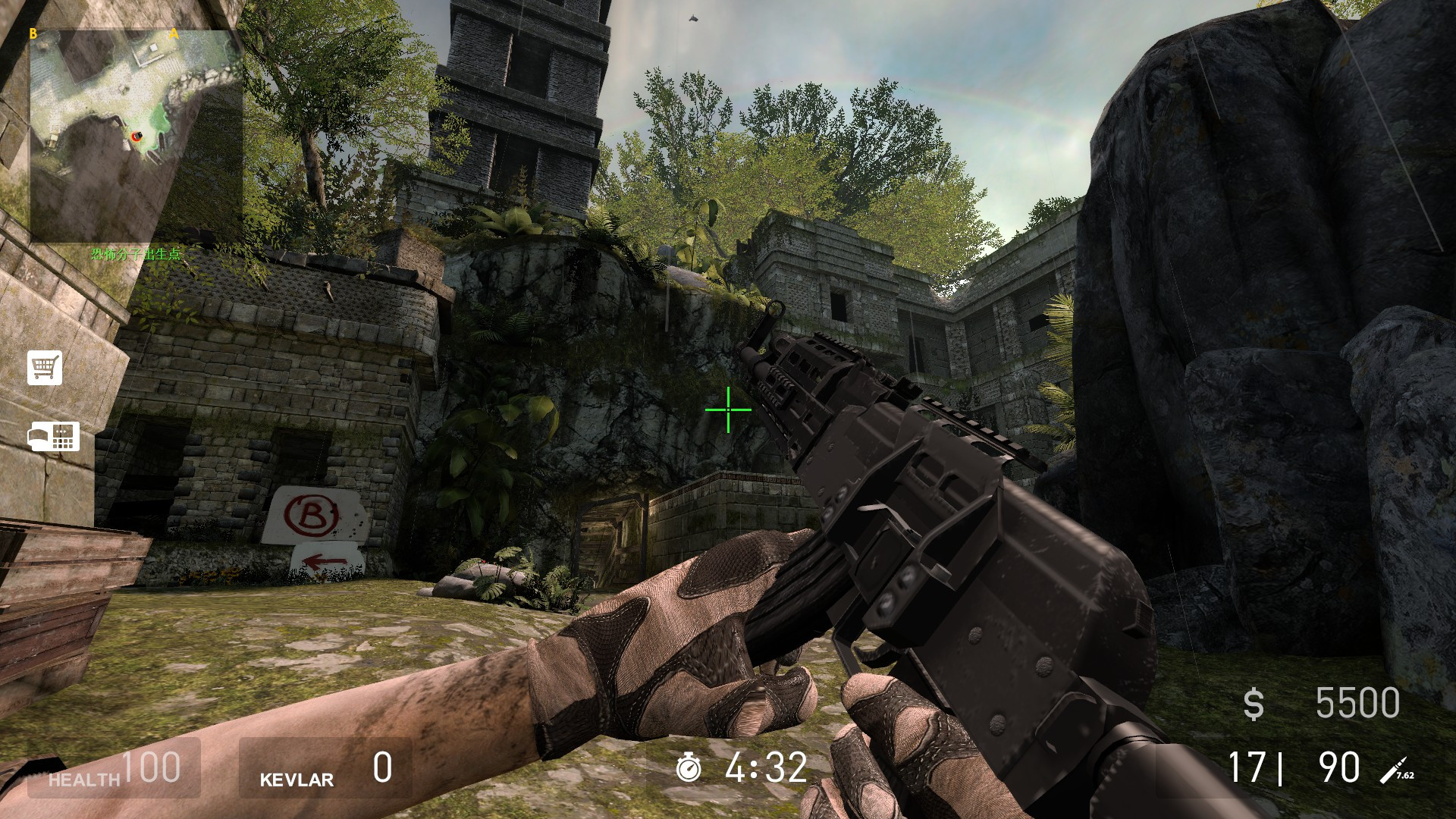Screen dimensions: 1456x819
Task: Click the player dot on the minimap
Action: [135, 136]
